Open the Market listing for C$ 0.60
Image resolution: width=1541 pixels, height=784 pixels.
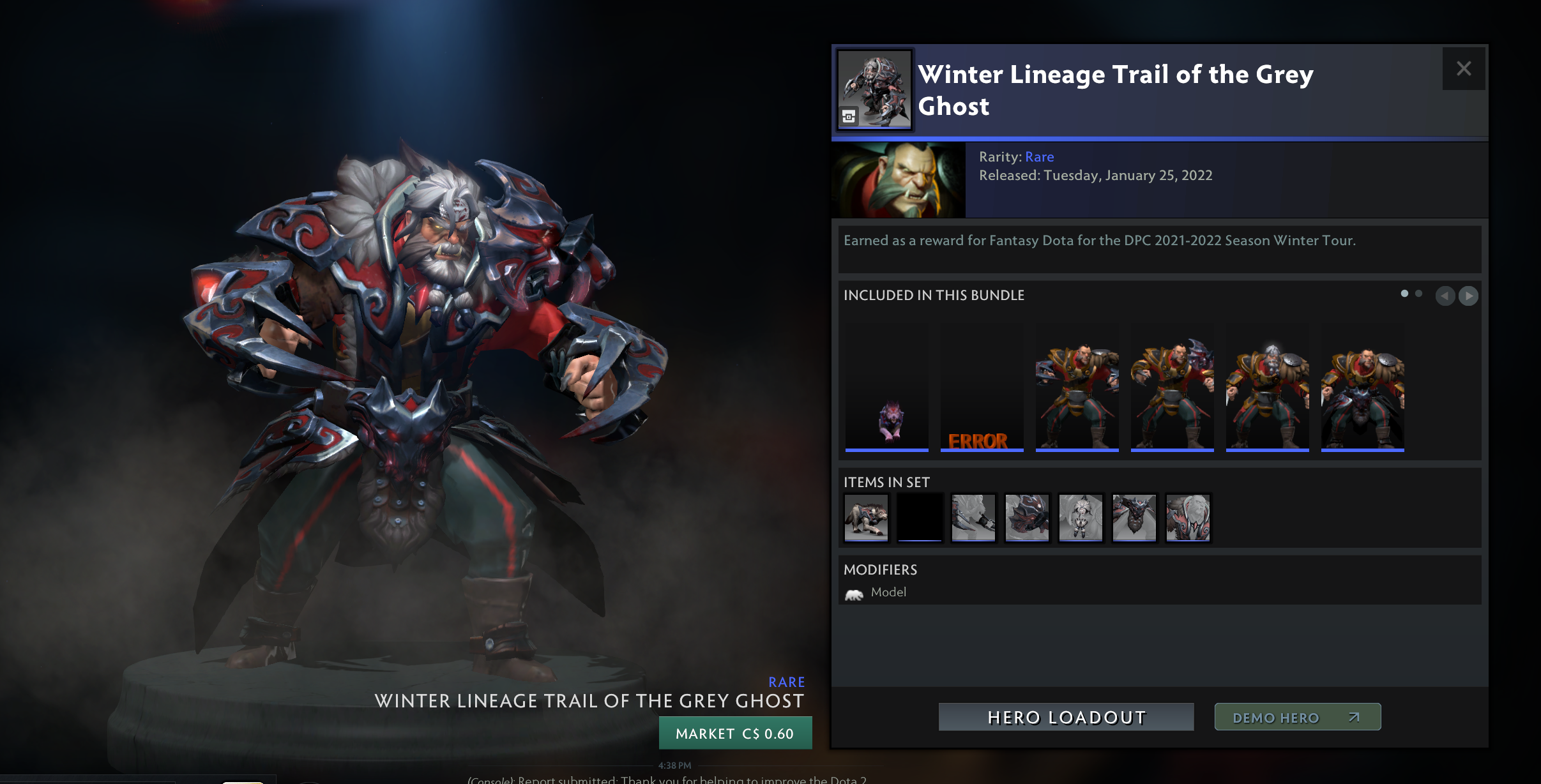click(735, 733)
